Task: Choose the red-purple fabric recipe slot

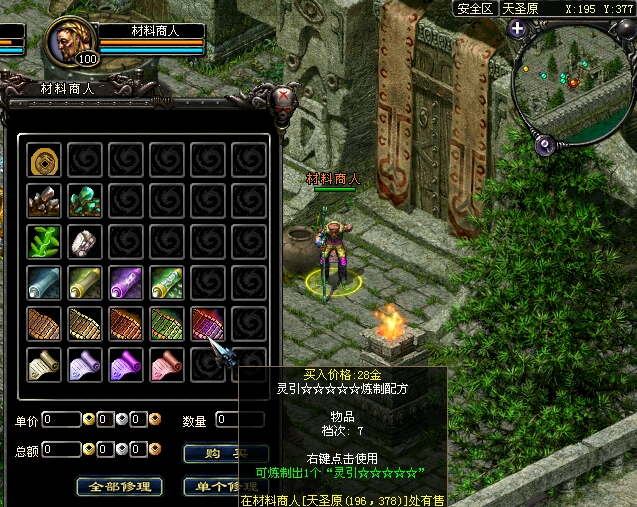Action: (207, 324)
